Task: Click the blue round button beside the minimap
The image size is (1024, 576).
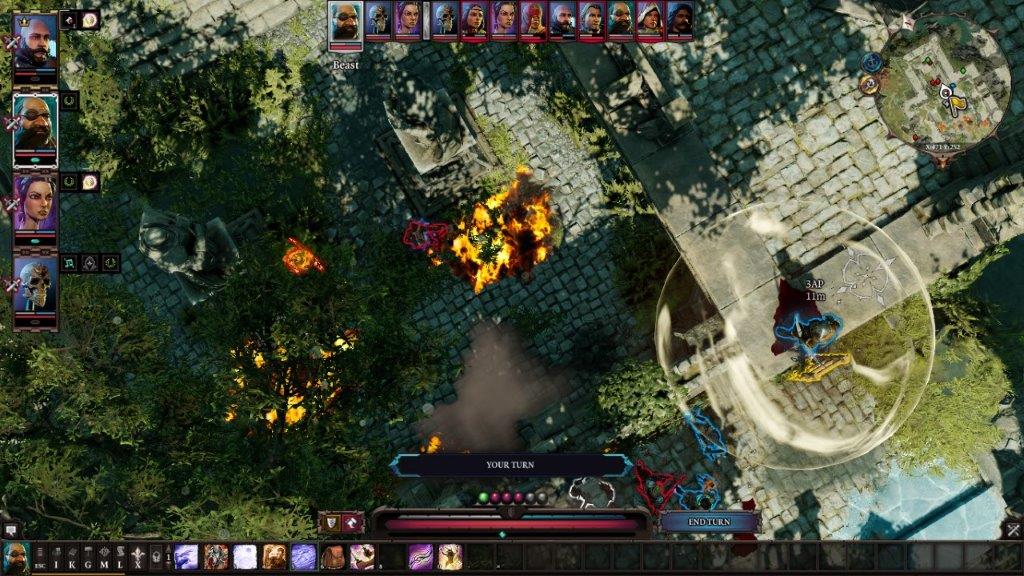Action: [870, 62]
